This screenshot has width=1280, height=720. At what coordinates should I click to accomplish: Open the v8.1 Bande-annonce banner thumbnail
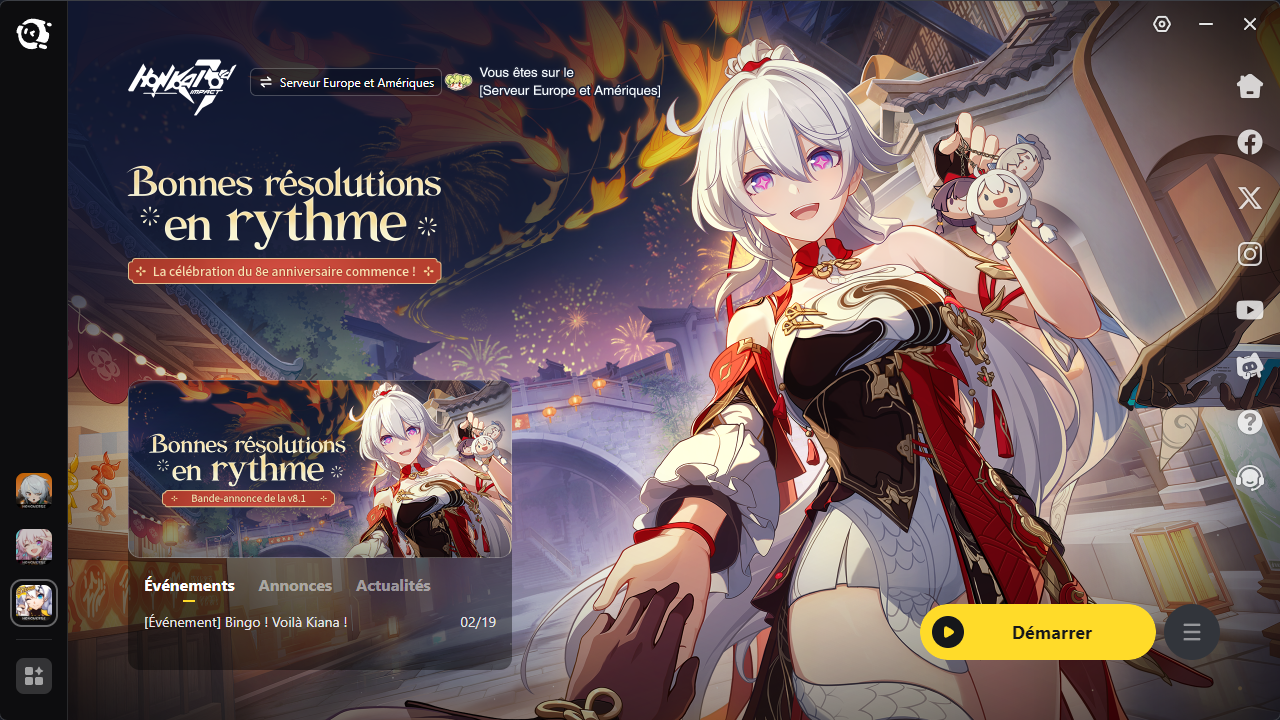click(320, 469)
